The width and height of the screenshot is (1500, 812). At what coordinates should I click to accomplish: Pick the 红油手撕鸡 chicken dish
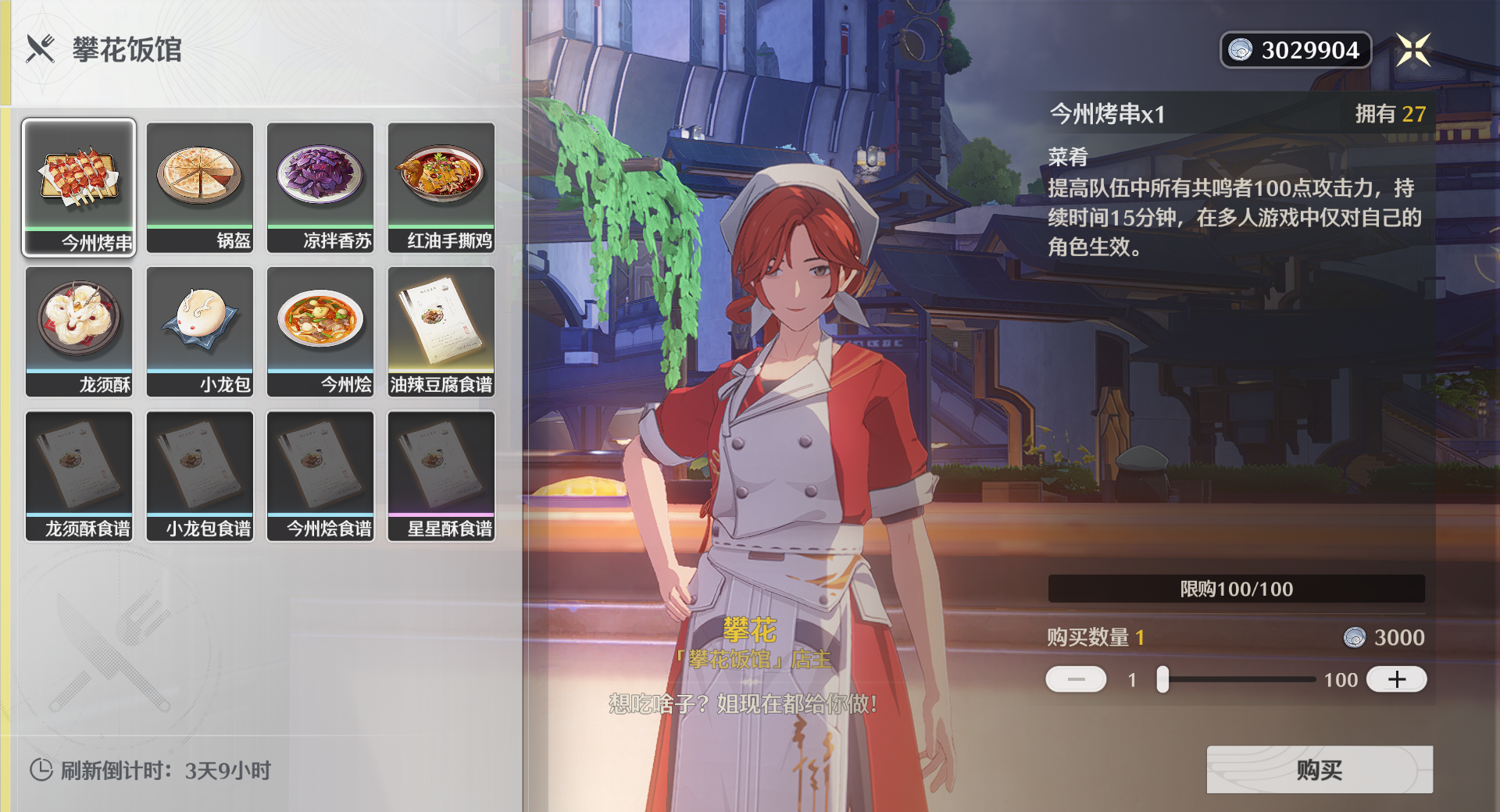click(441, 187)
